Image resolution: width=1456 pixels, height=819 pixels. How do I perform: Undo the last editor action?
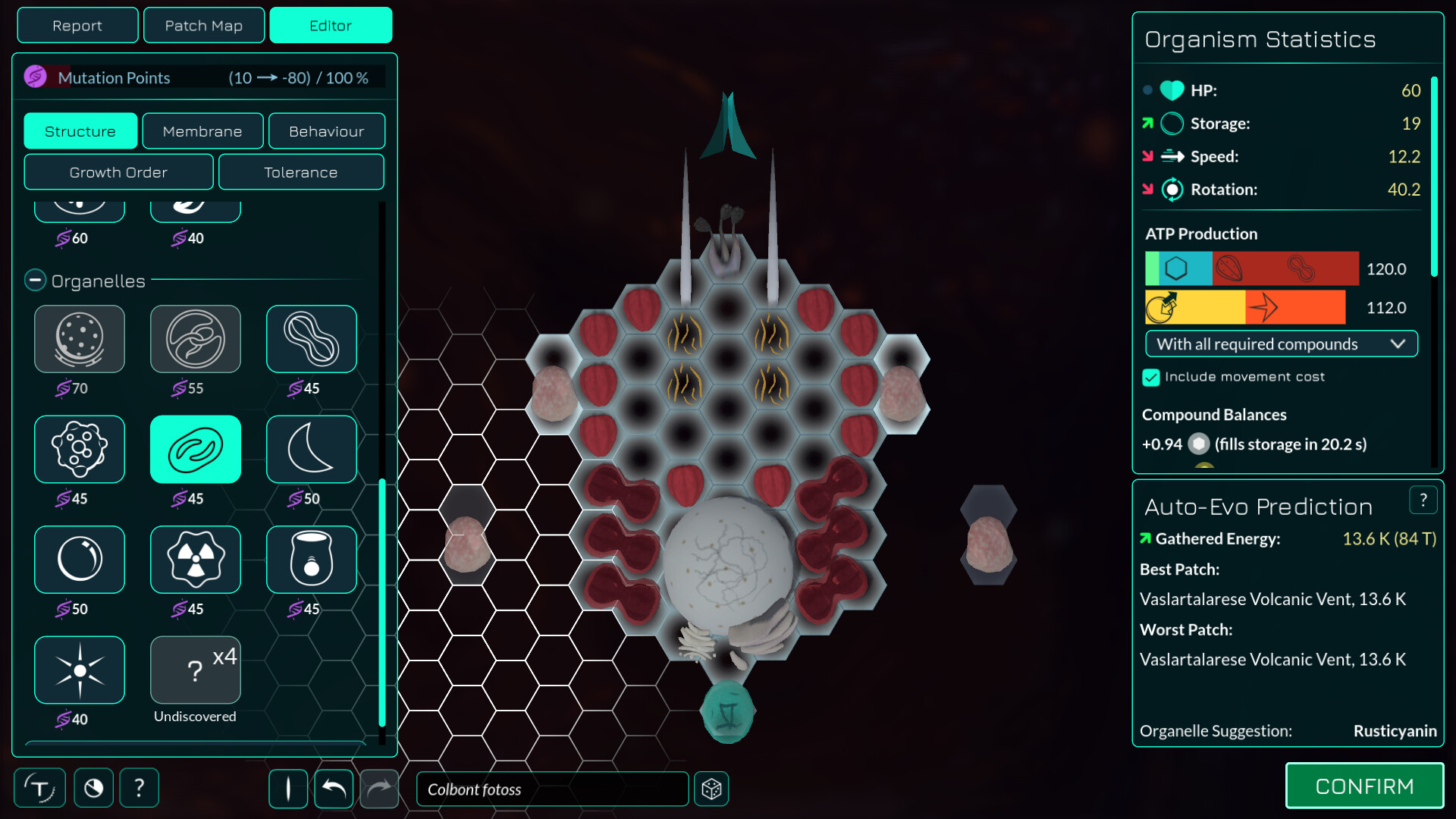334,789
